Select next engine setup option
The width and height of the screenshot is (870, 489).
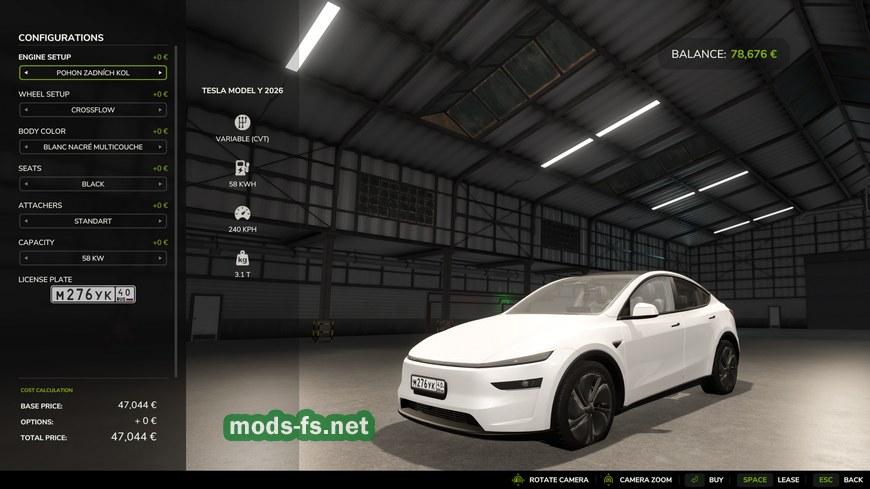[160, 73]
